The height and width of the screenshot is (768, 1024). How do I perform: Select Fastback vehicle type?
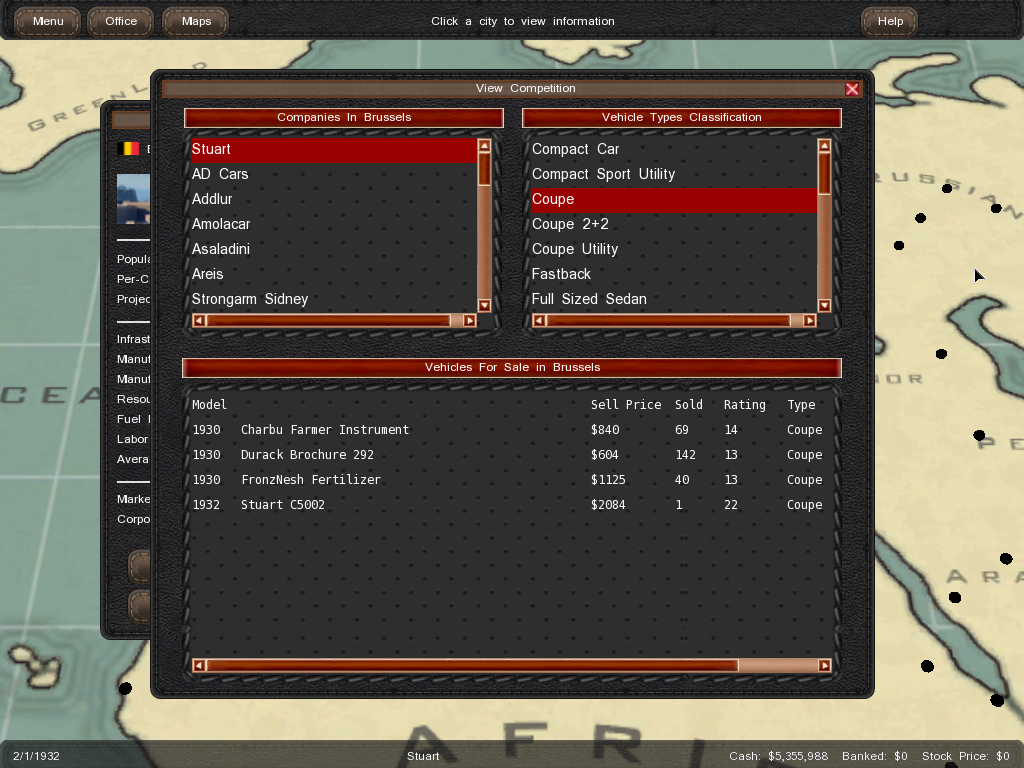[561, 274]
